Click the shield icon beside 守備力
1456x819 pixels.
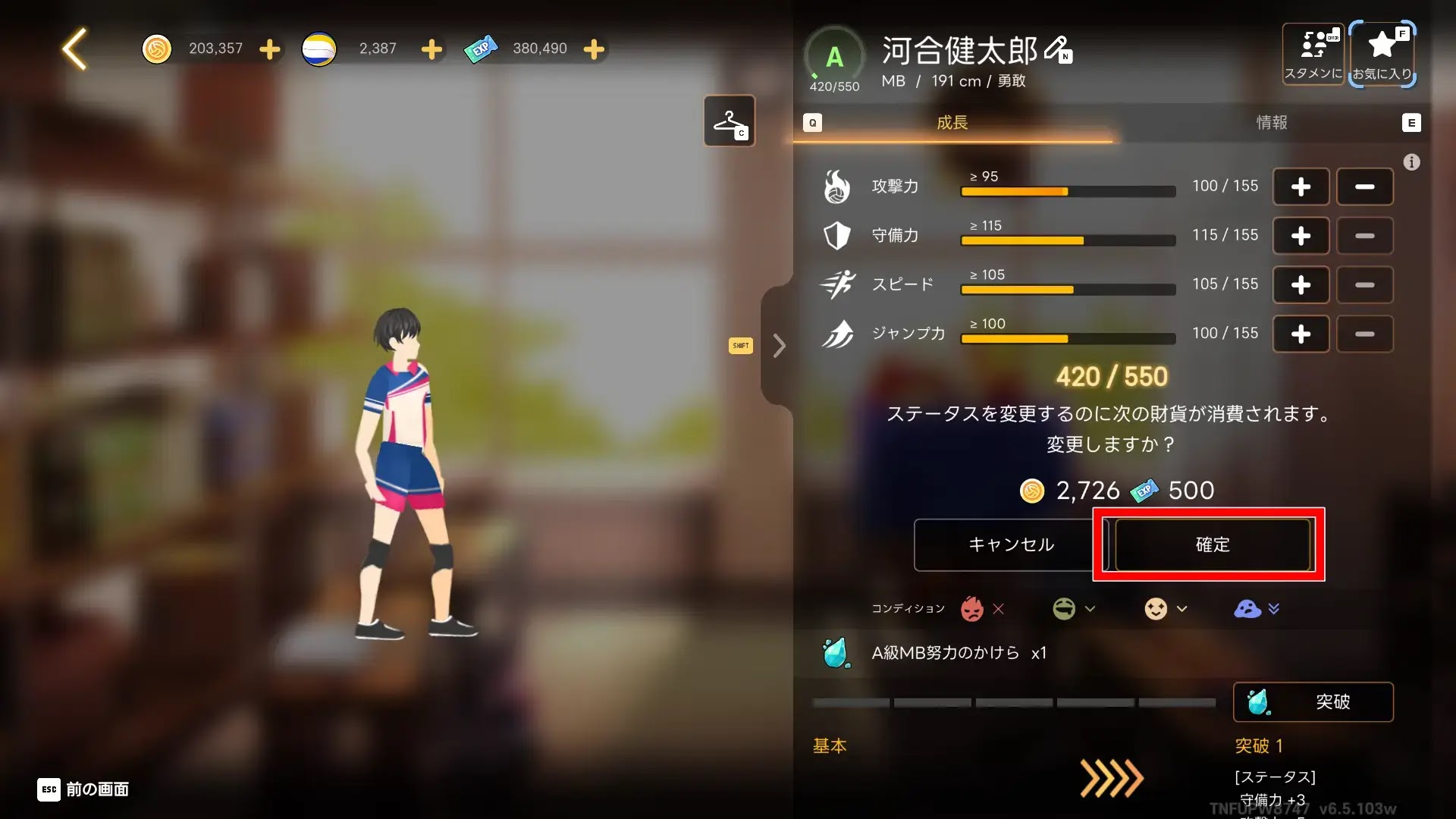(836, 236)
